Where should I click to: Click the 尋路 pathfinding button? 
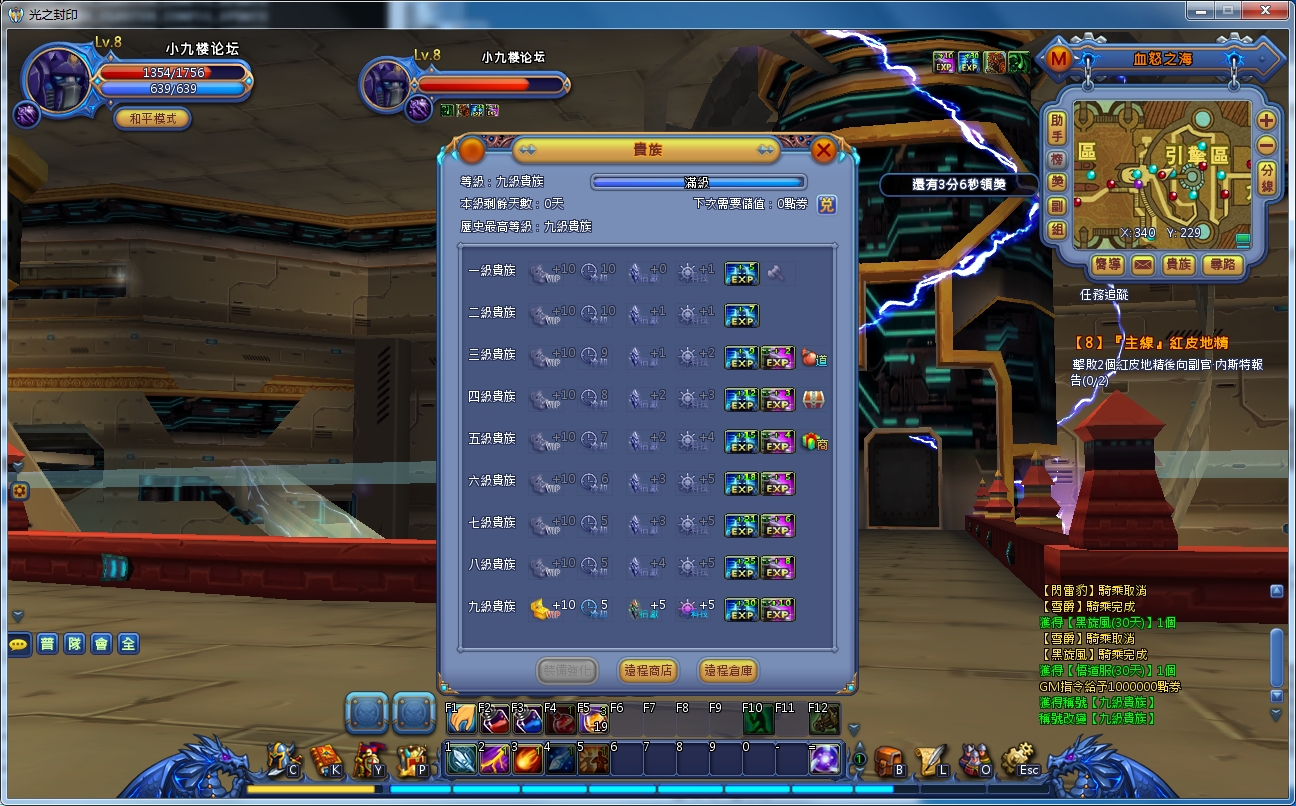click(1224, 265)
